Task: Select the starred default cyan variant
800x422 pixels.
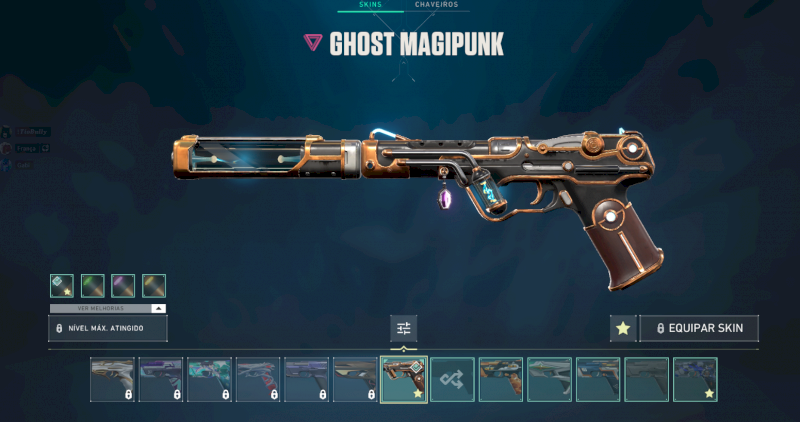Action: coord(62,285)
